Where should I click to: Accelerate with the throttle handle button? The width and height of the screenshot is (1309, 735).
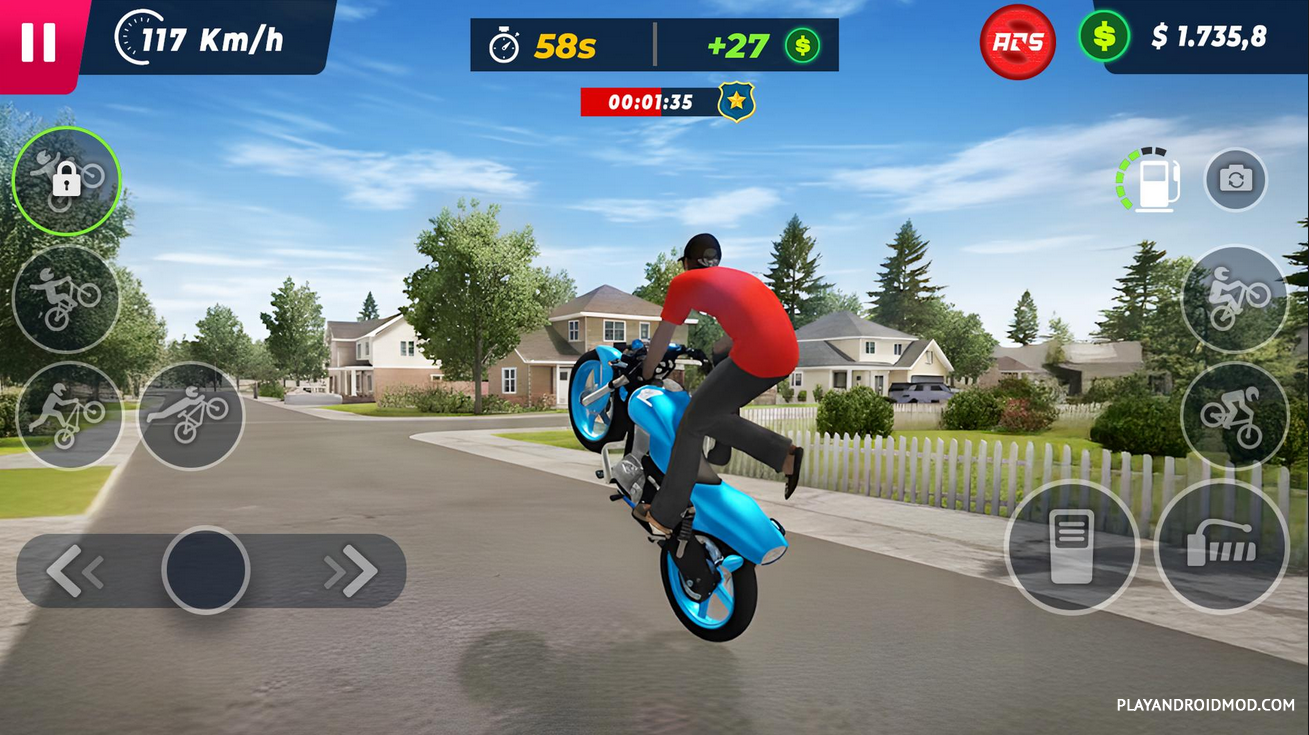1221,547
